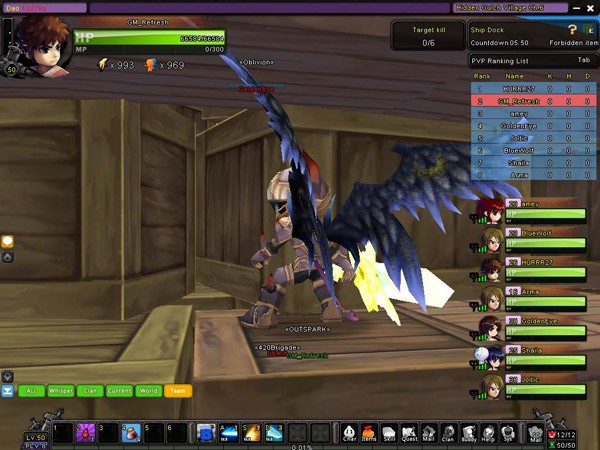Choose the Current chat channel
This screenshot has width=600, height=450.
coord(119,391)
